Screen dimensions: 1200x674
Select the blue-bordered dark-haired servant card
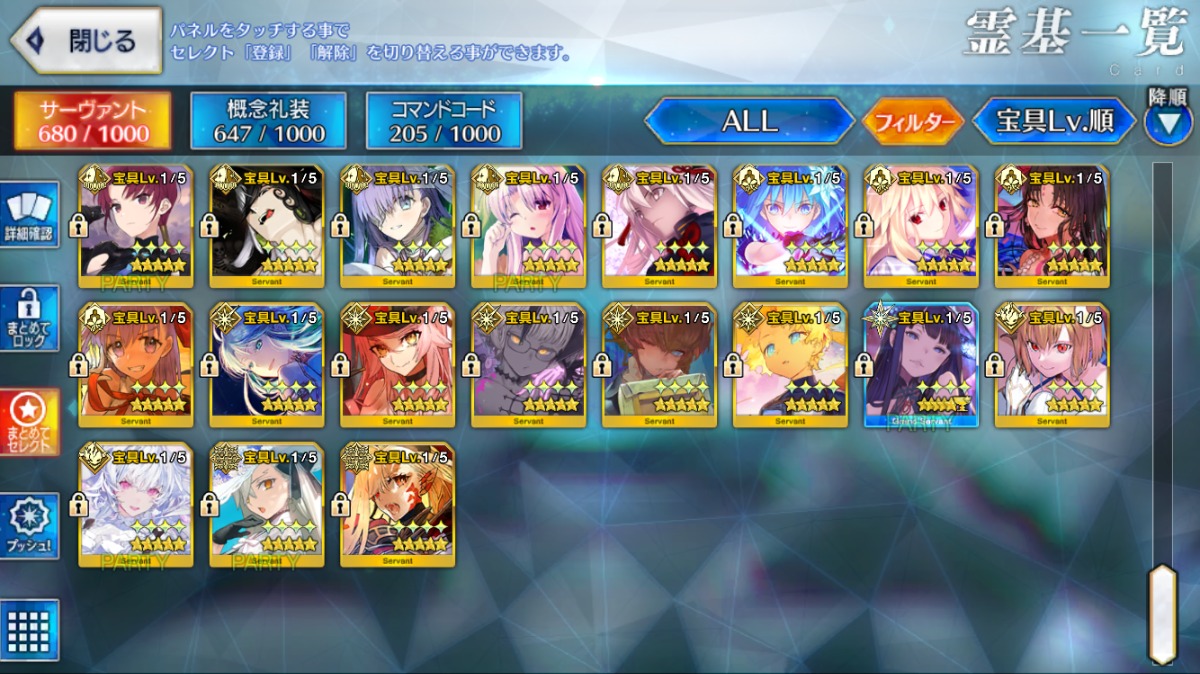[921, 365]
